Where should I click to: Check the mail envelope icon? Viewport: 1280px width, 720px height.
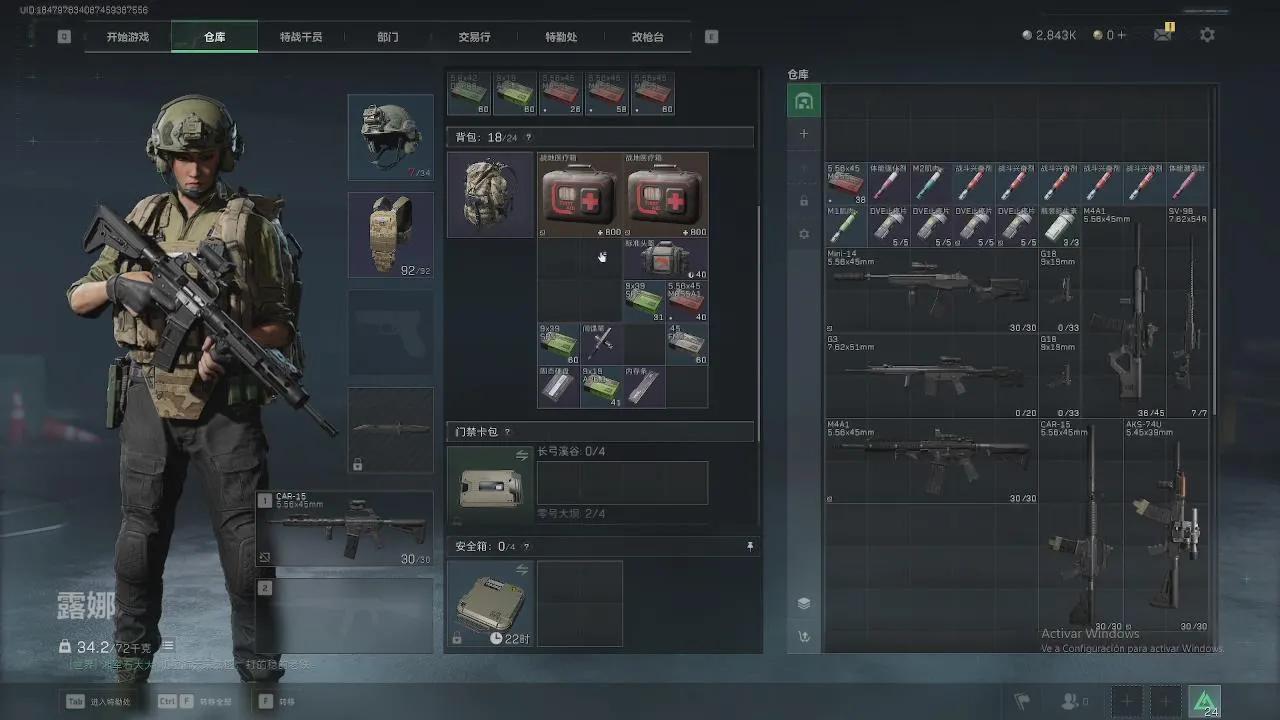1162,35
